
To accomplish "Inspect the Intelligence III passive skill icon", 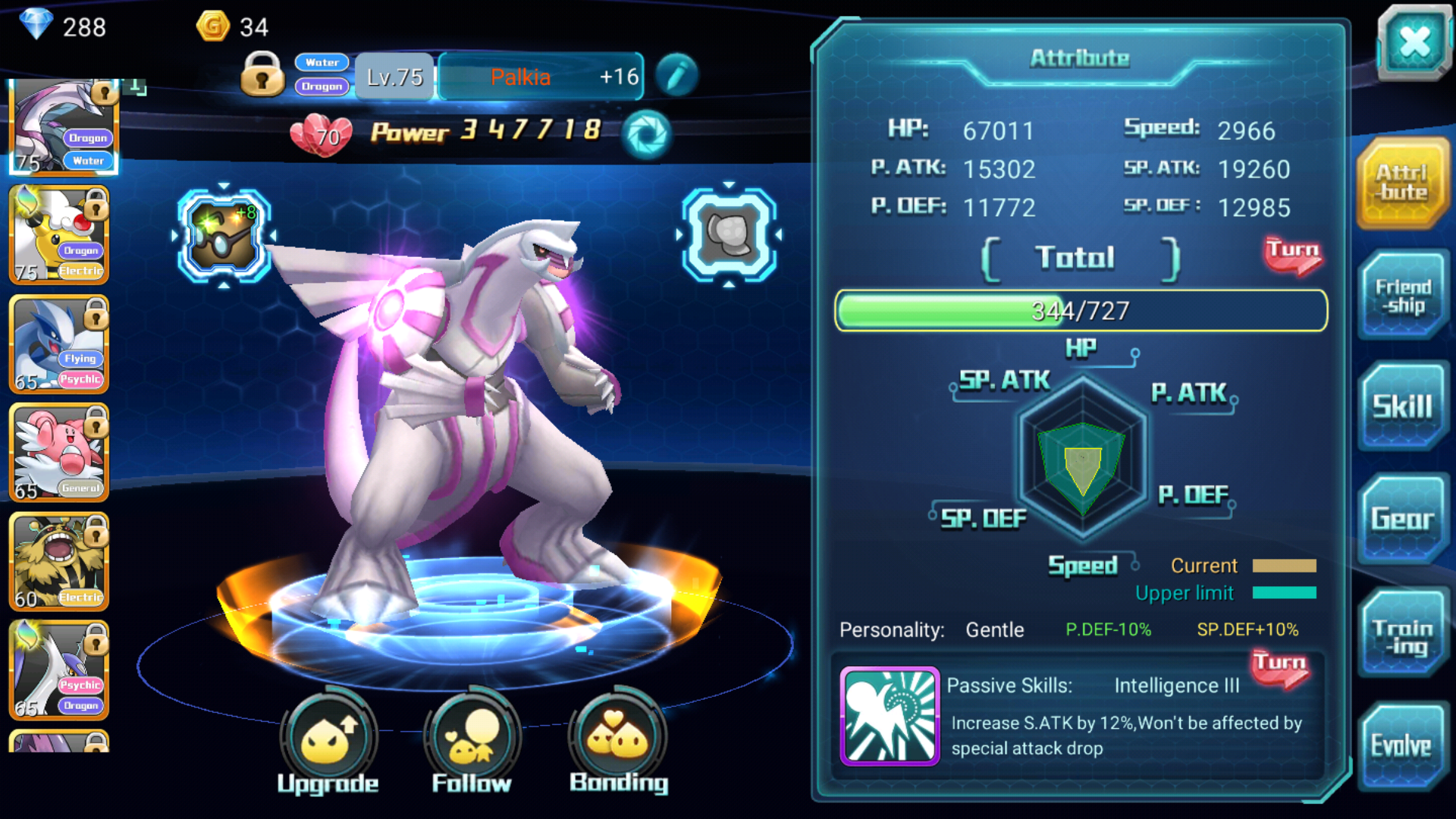I will point(890,716).
